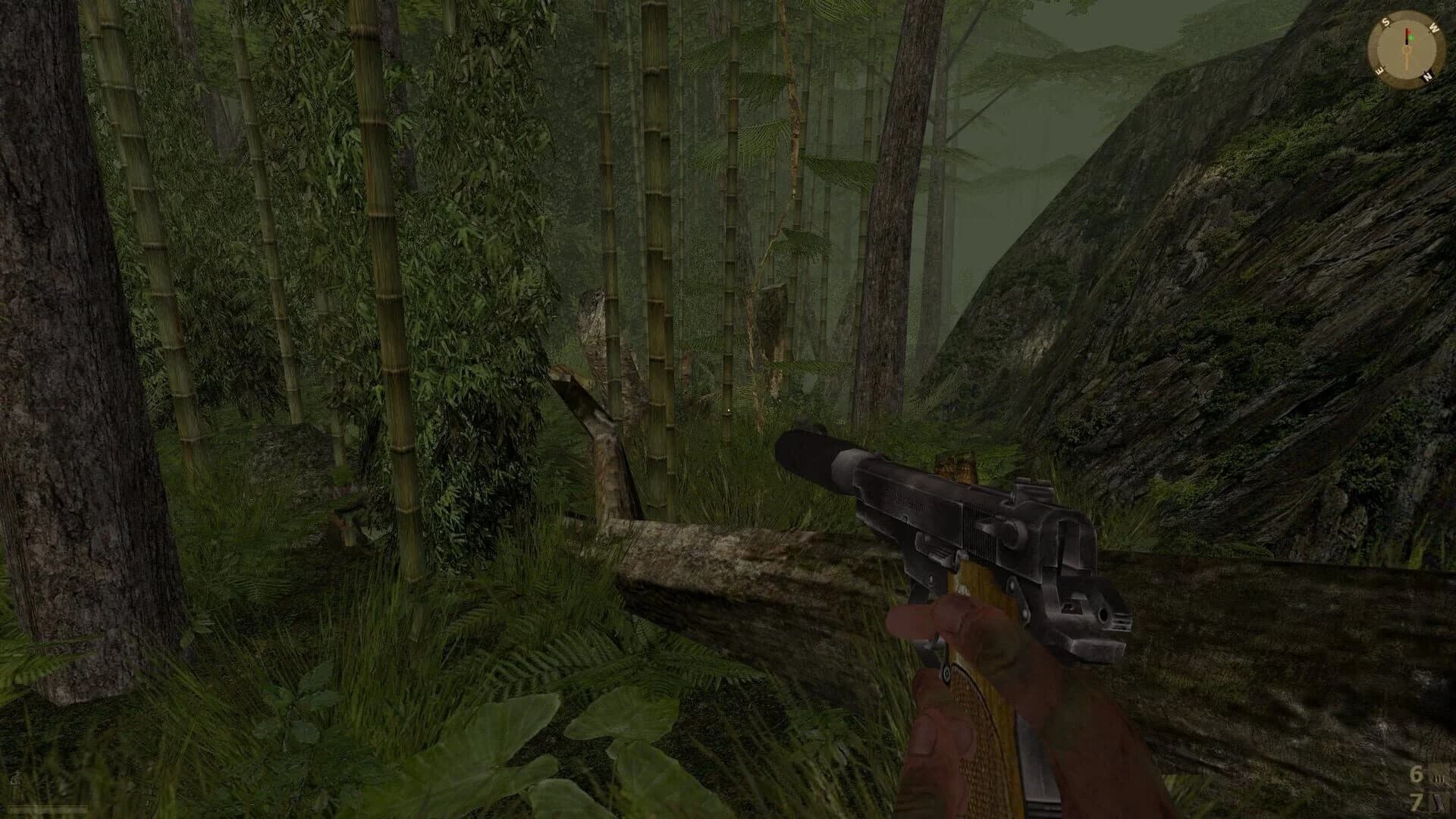This screenshot has height=819, width=1456.
Task: Click the magazine icon beside the ammo count
Action: 1439,777
